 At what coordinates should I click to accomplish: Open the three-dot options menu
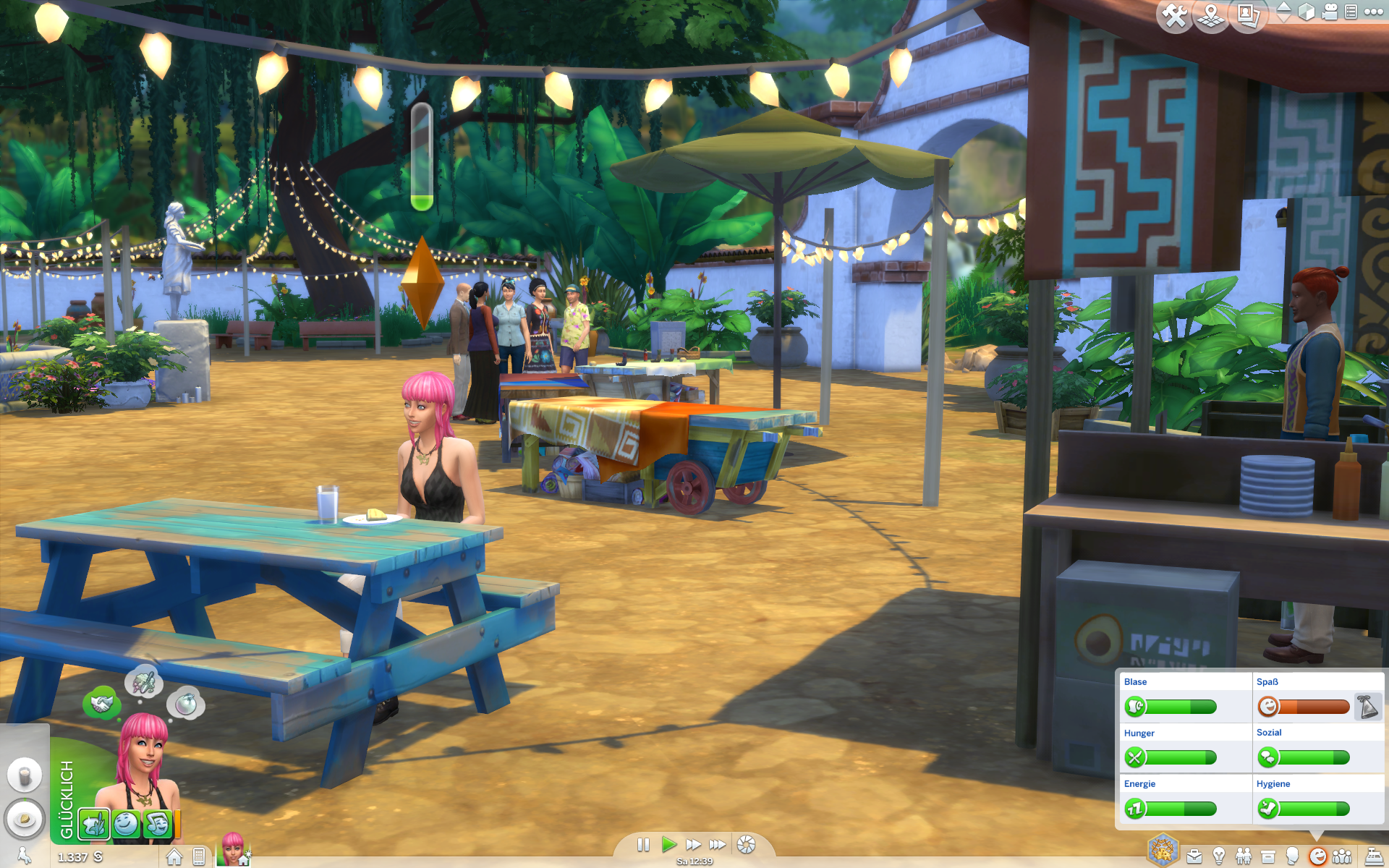[x=1373, y=12]
